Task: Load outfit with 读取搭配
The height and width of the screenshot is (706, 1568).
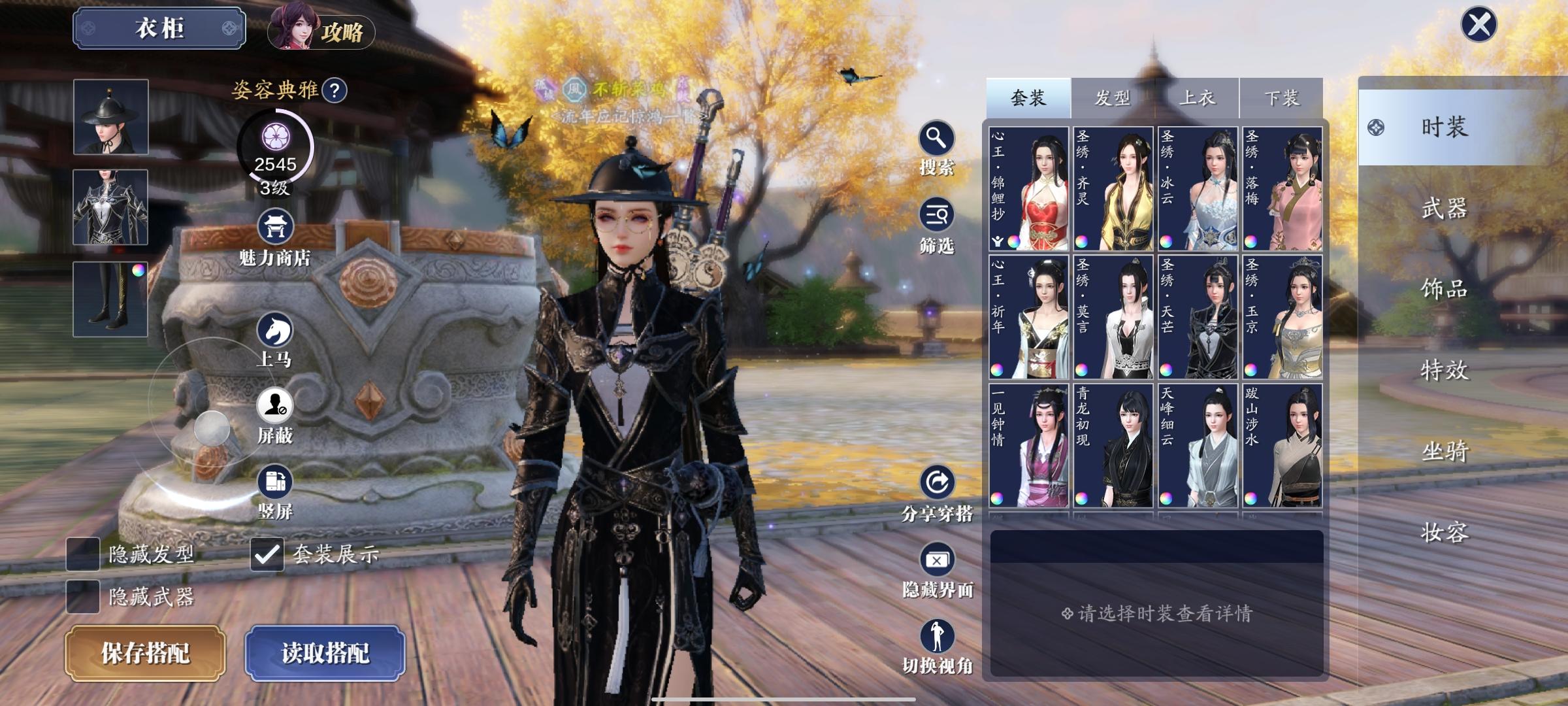Action: click(325, 653)
